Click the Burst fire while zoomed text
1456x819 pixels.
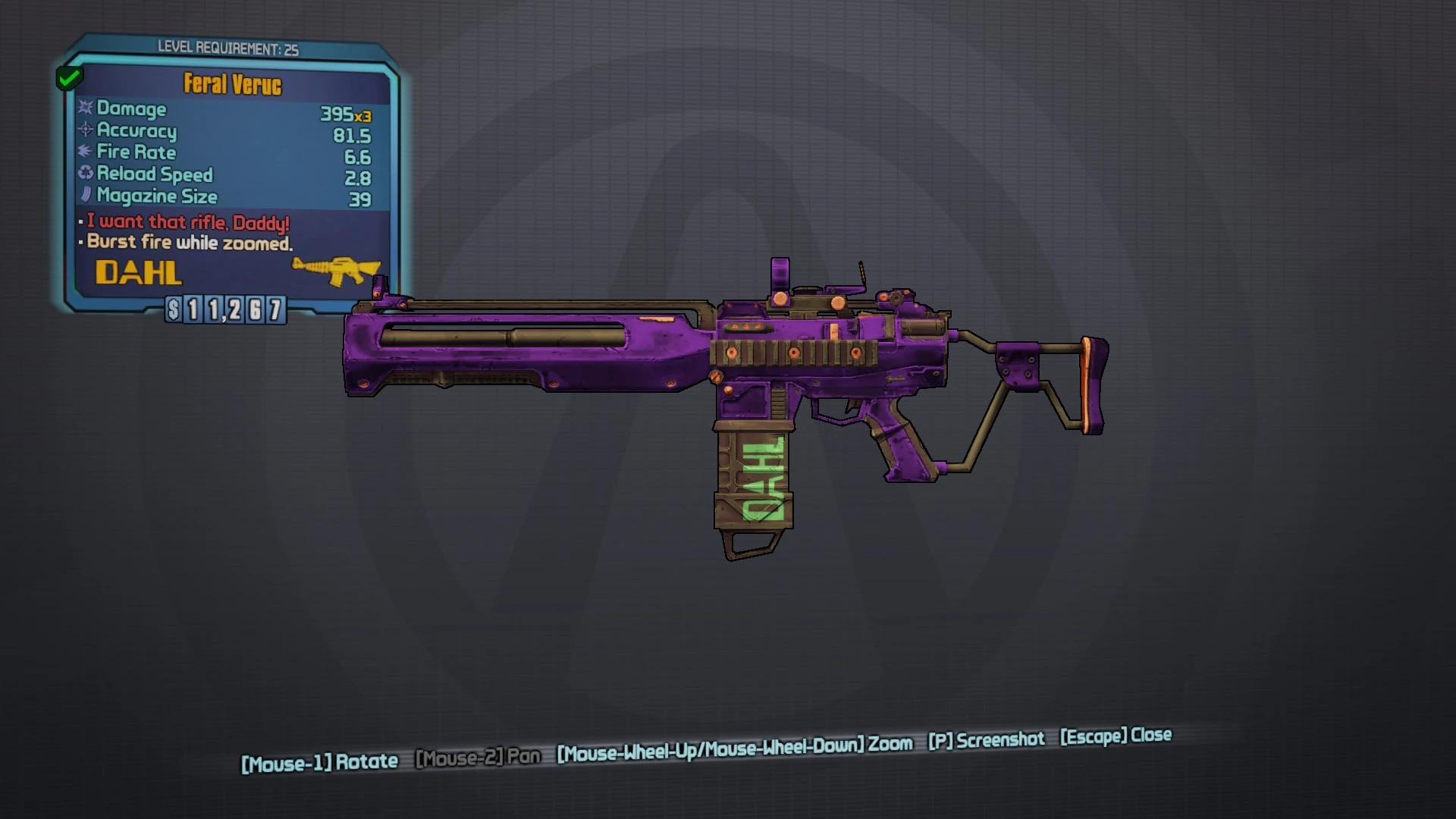tap(190, 242)
